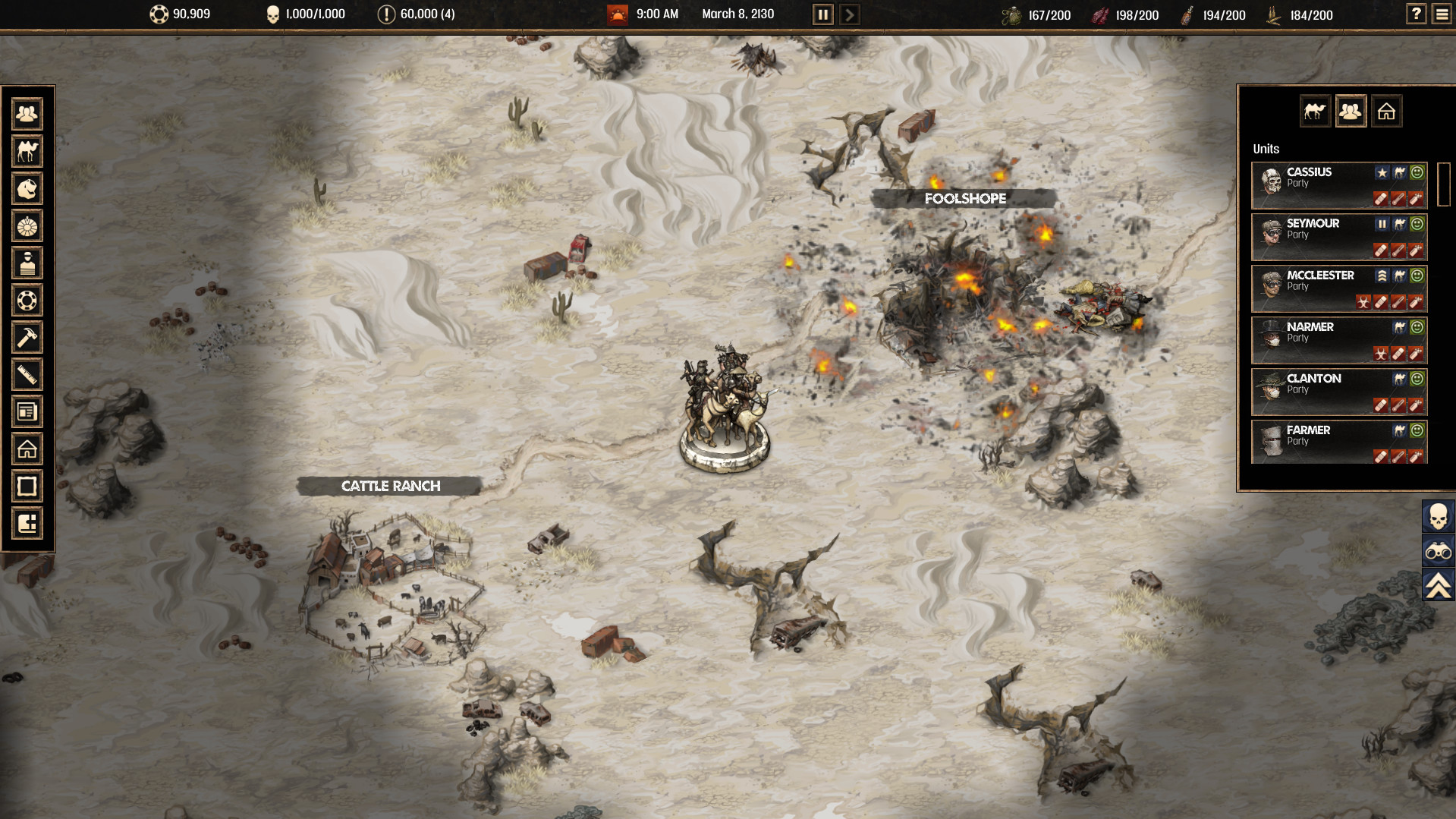
Task: Click the binoculars scouting icon bottom right
Action: click(x=1438, y=550)
